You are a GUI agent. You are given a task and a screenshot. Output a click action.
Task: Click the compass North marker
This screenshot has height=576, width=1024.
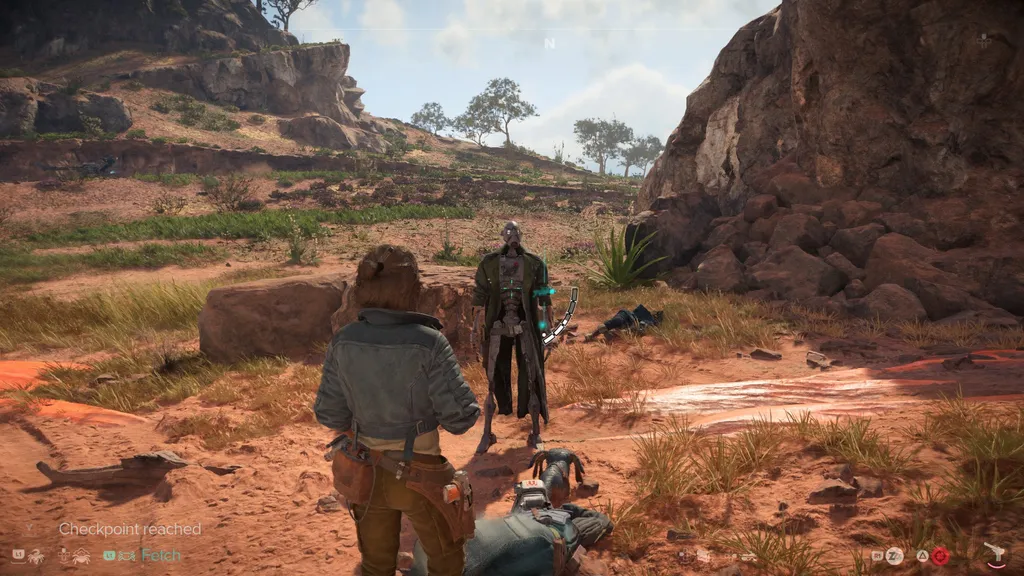point(549,43)
